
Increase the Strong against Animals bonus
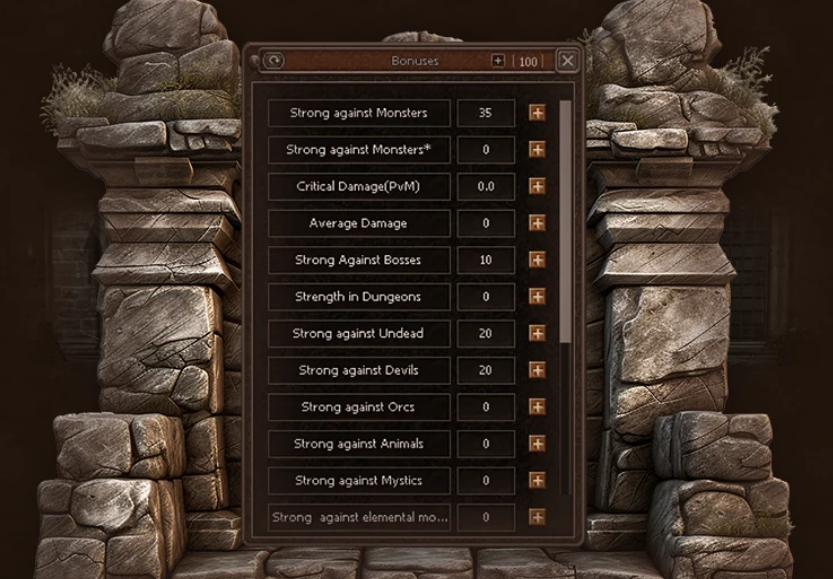coord(537,444)
